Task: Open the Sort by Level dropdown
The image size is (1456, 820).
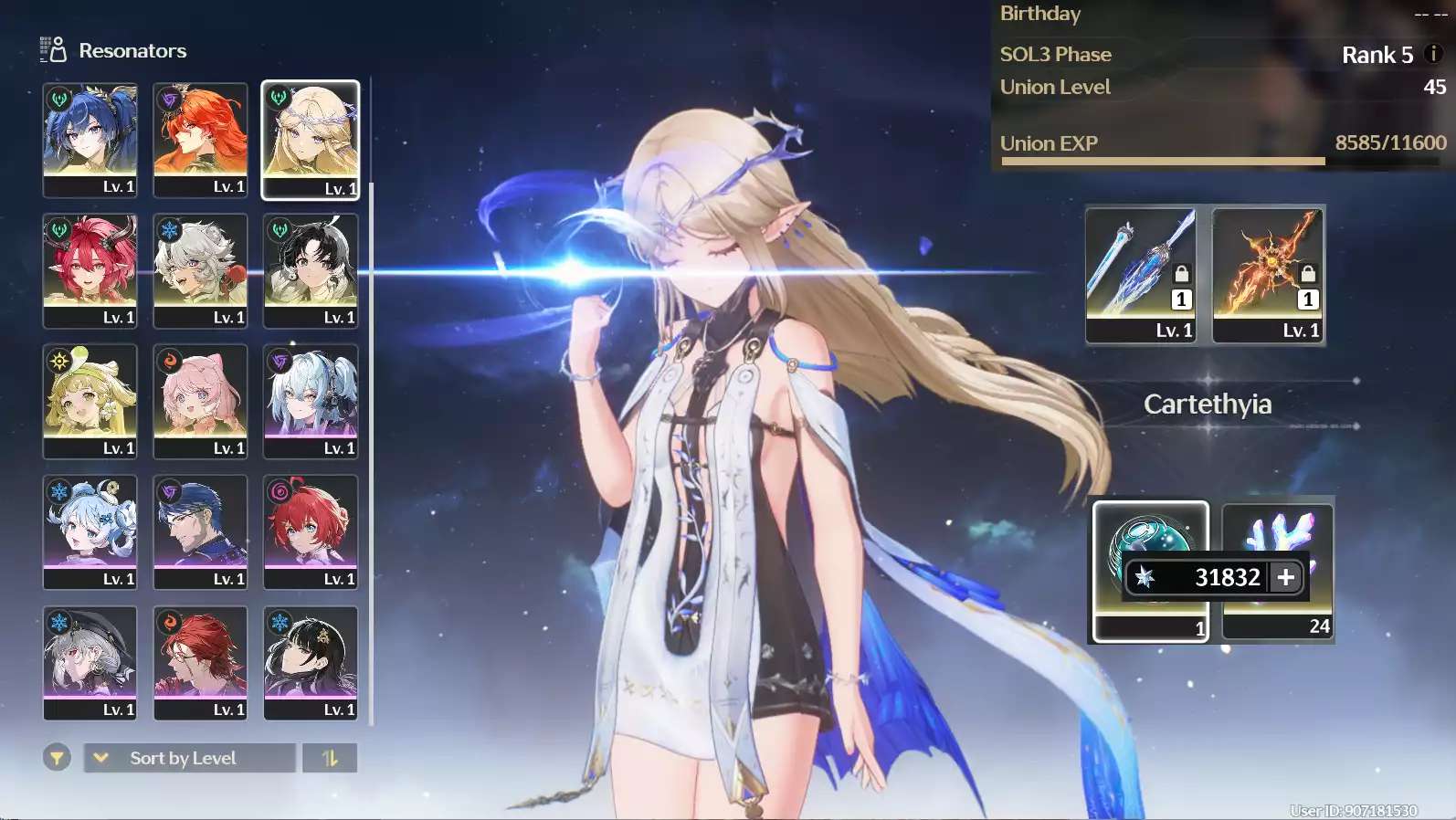Action: tap(189, 758)
